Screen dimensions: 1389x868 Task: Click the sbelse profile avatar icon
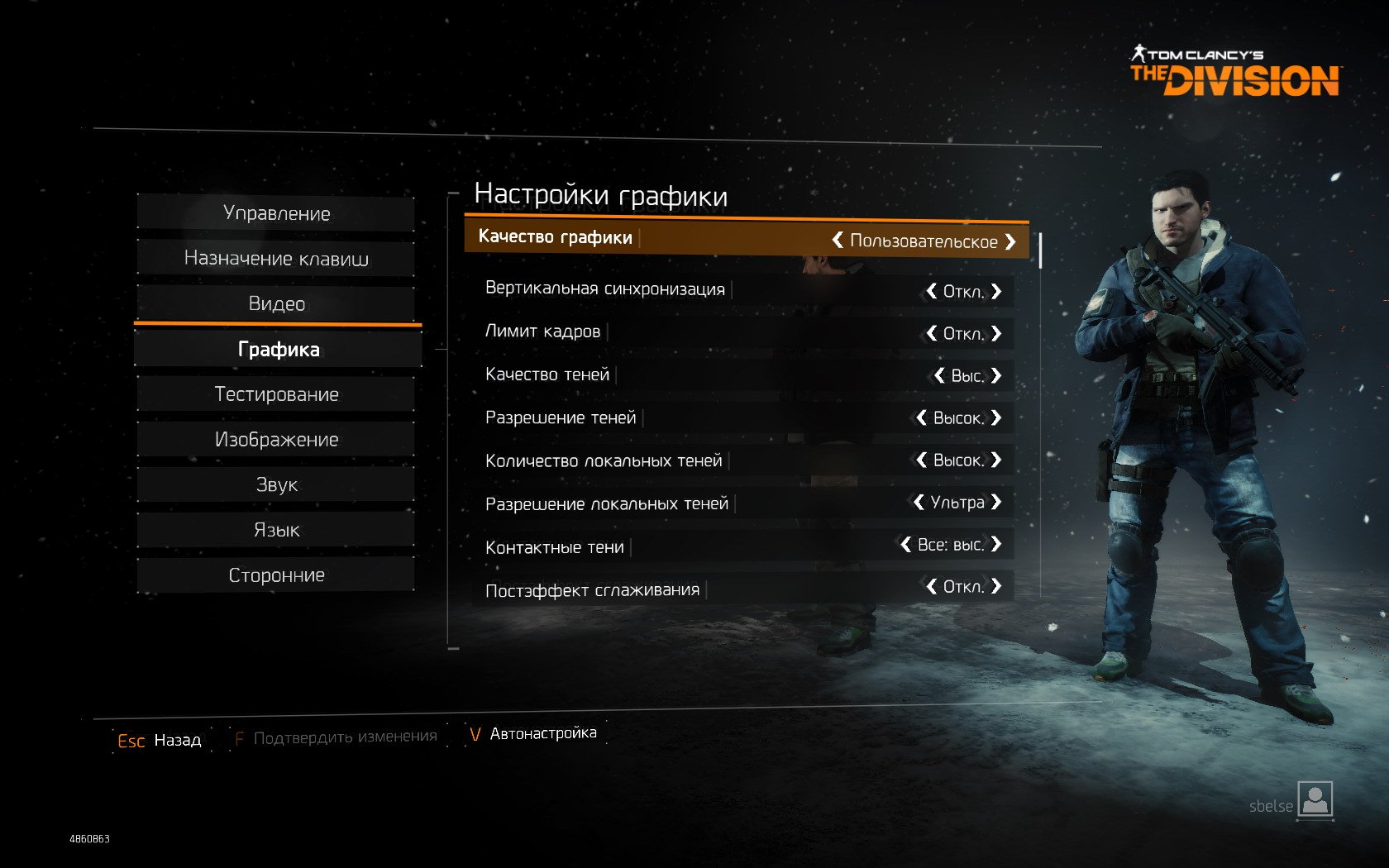click(1315, 799)
